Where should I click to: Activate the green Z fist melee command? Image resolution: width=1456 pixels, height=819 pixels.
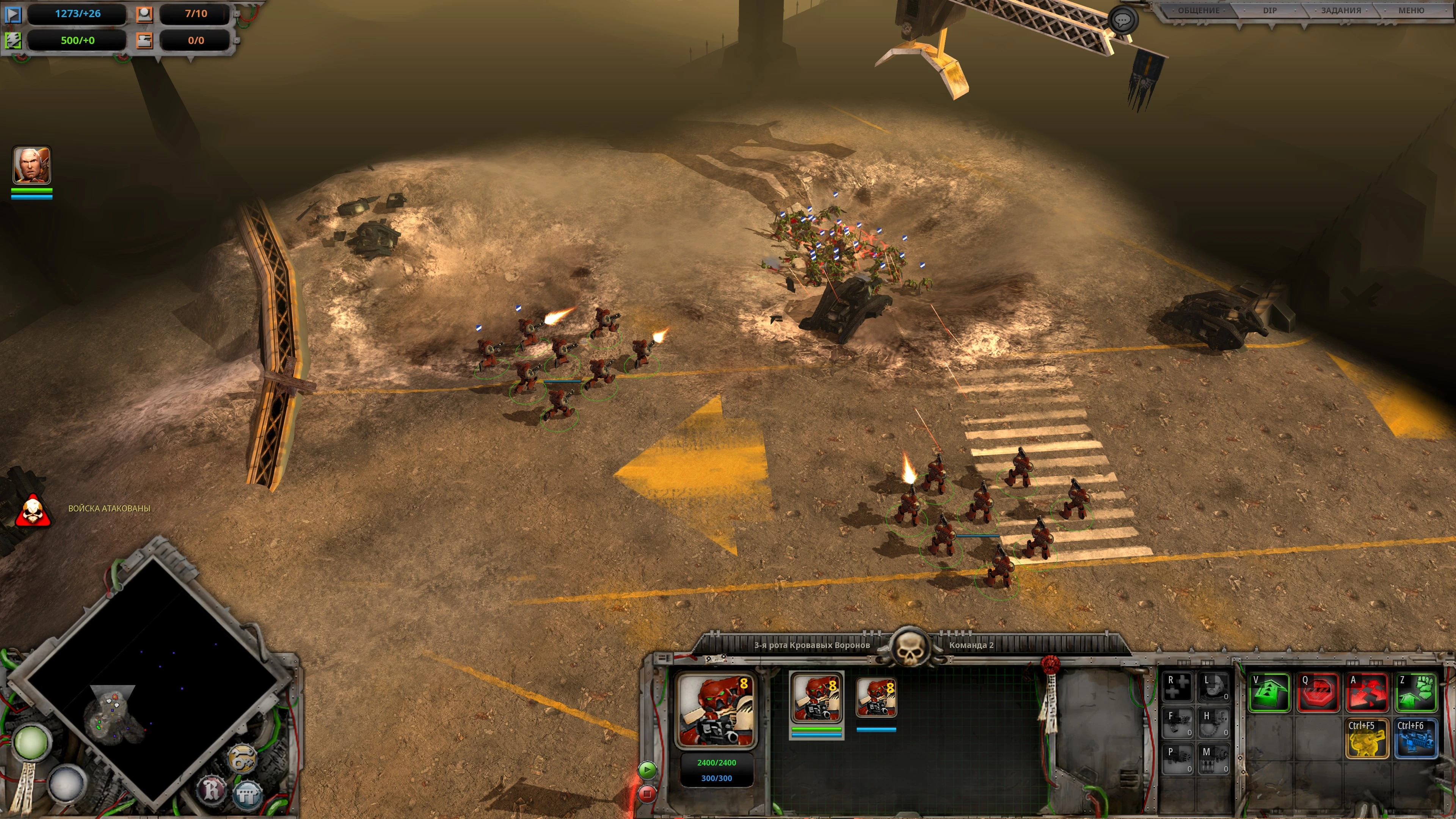1416,692
